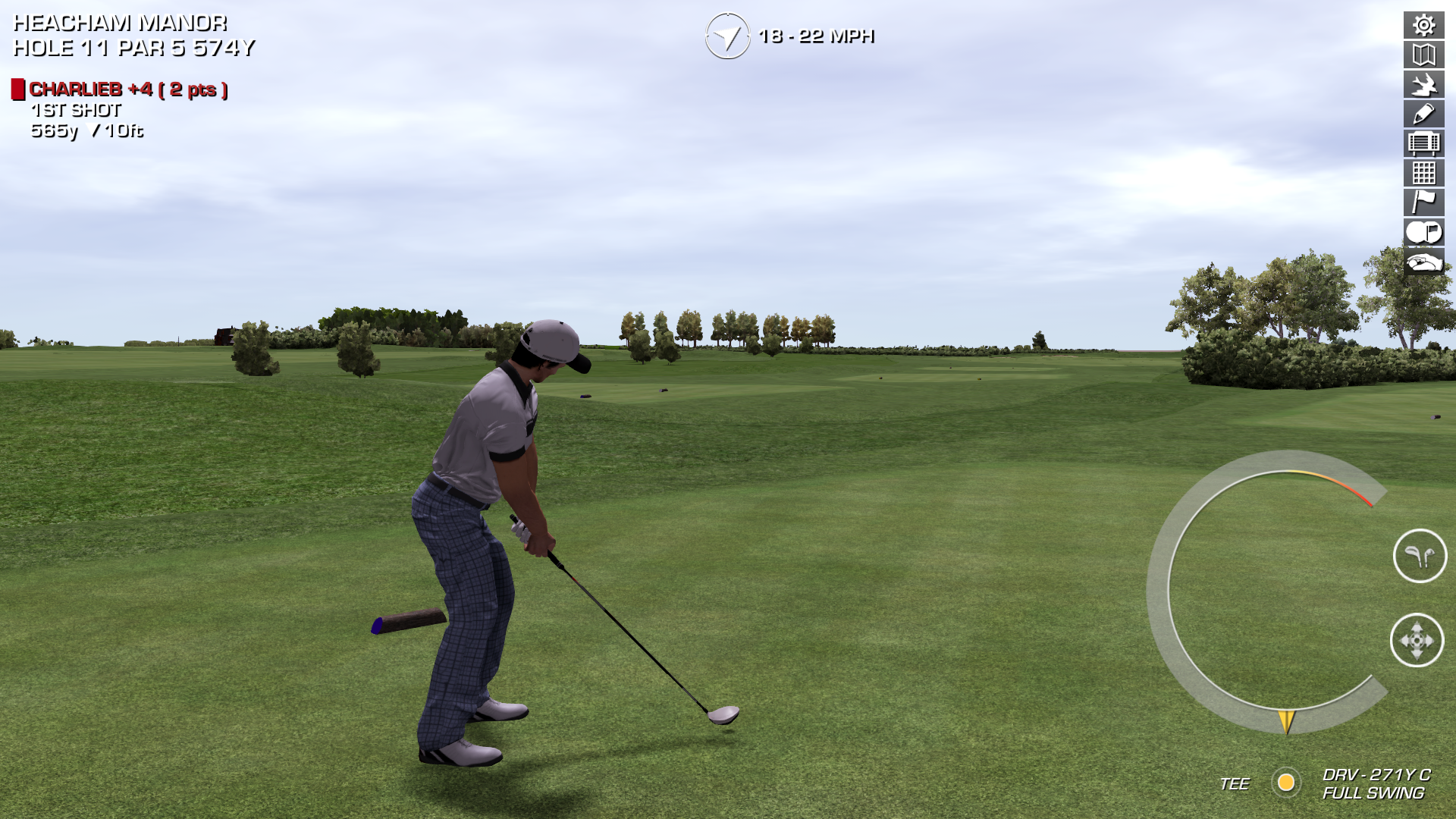Select the pencil icon
1456x819 pixels.
(1423, 114)
